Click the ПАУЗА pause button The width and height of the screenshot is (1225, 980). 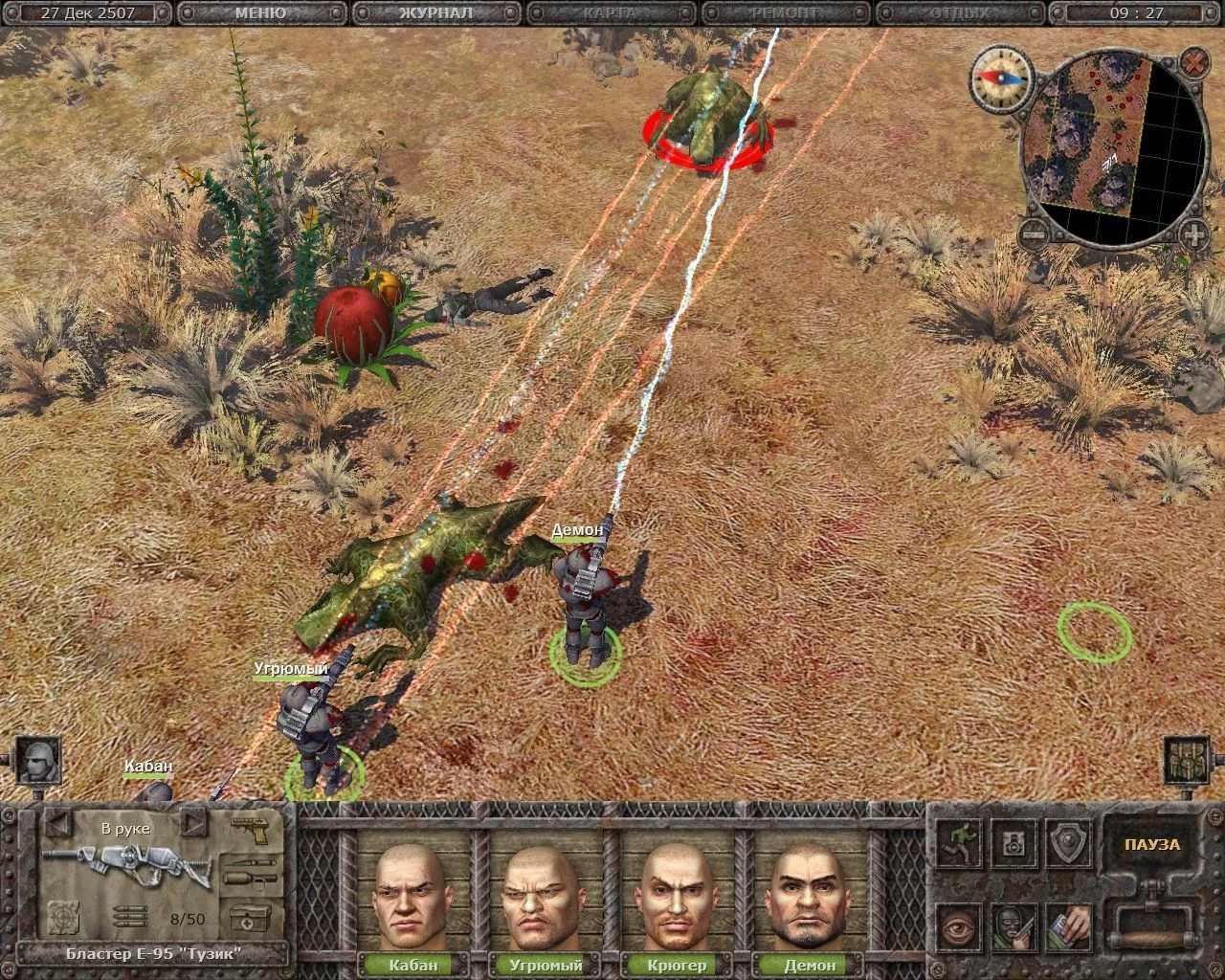tap(1151, 845)
